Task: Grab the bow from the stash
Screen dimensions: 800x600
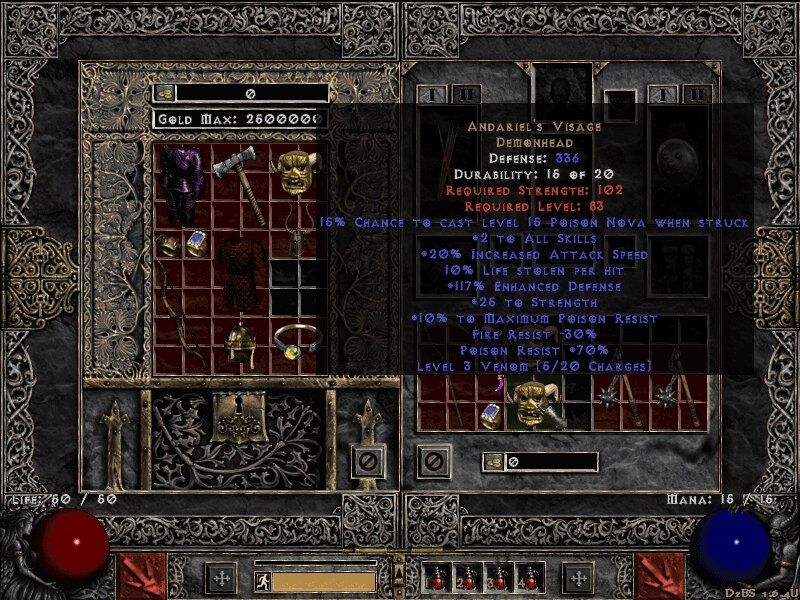Action: pyautogui.click(x=181, y=312)
